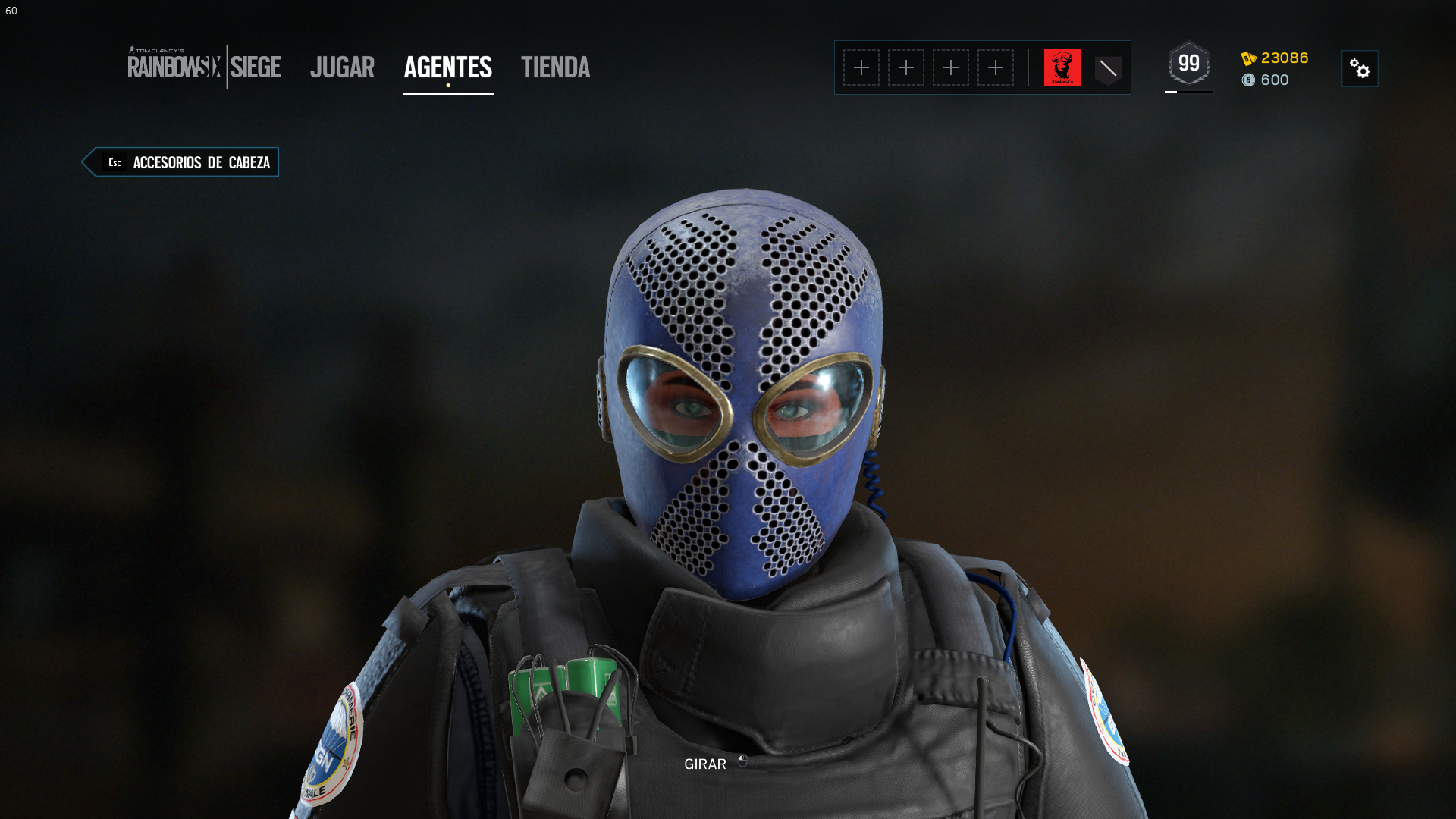Image resolution: width=1456 pixels, height=819 pixels.
Task: Open the TIENDA section
Action: [x=555, y=67]
